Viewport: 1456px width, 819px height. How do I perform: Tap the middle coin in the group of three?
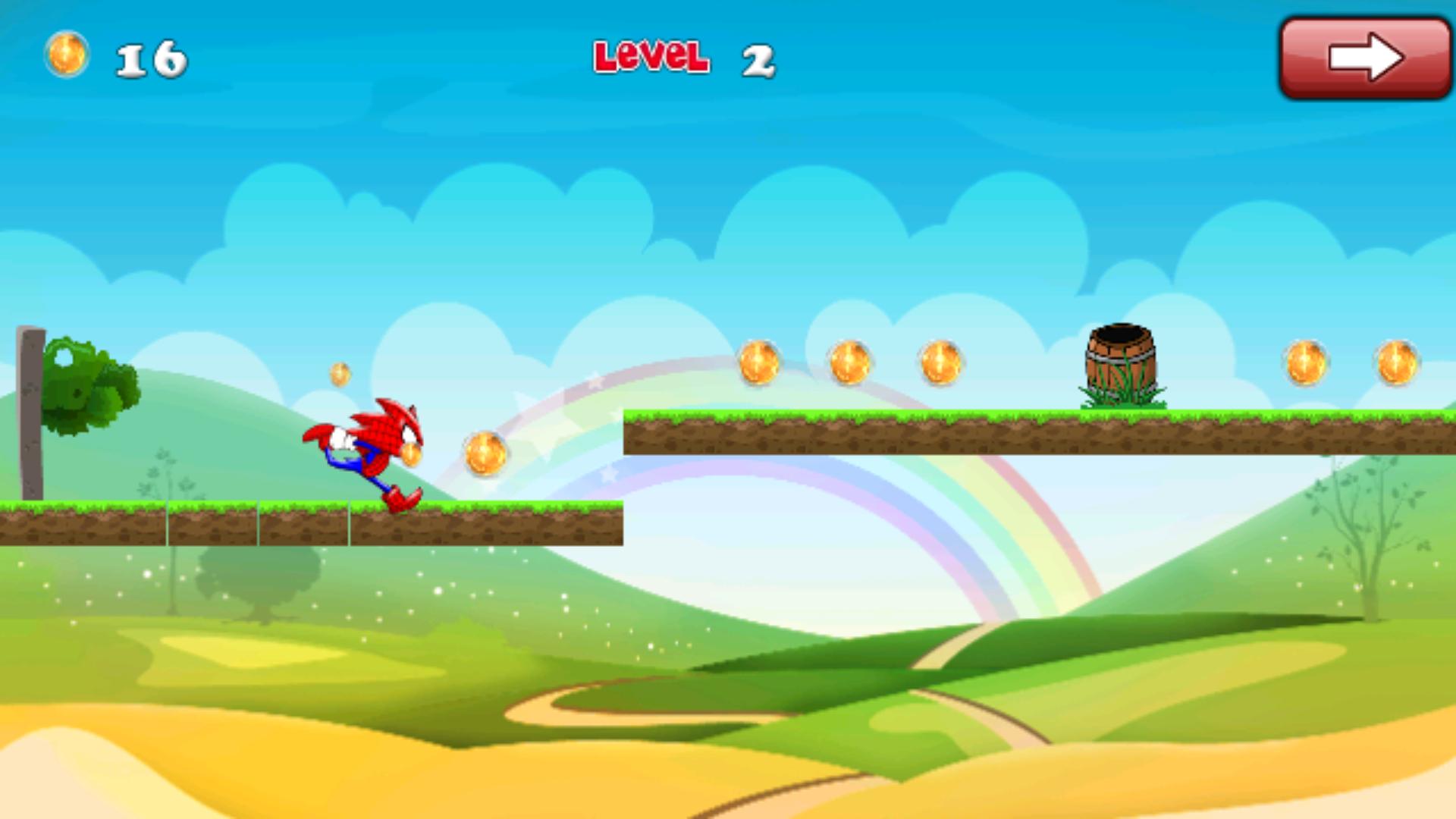pos(851,362)
